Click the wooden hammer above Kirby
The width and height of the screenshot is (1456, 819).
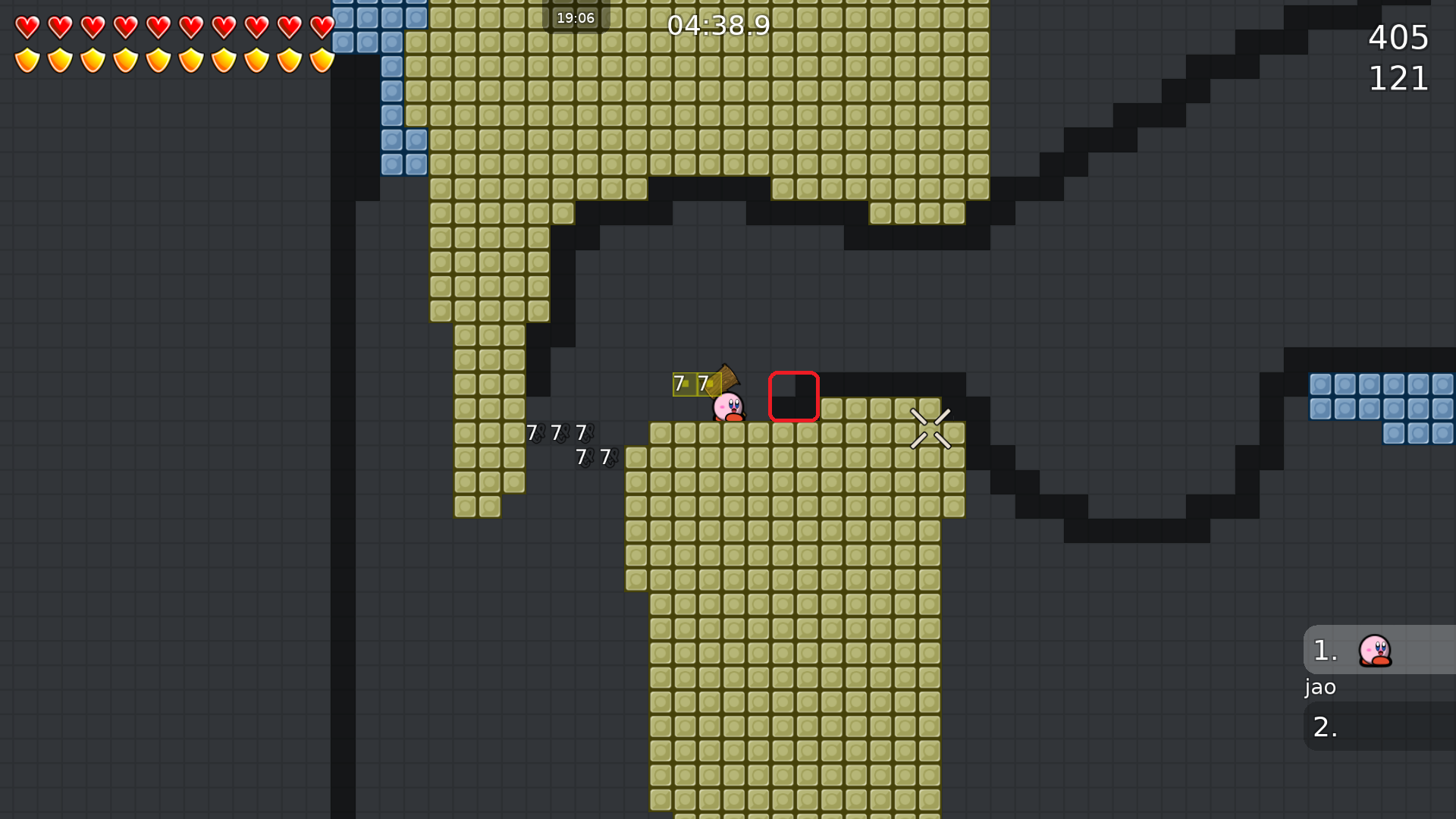tap(726, 375)
